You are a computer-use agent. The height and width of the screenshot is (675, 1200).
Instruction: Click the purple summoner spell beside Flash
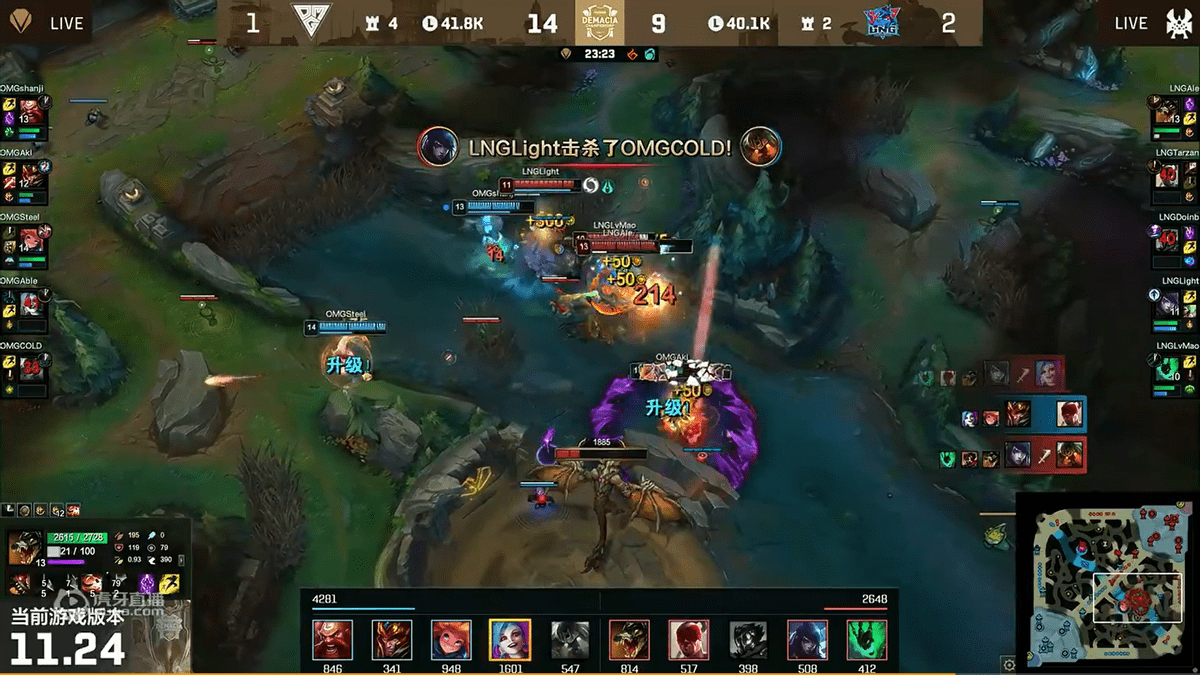click(148, 583)
